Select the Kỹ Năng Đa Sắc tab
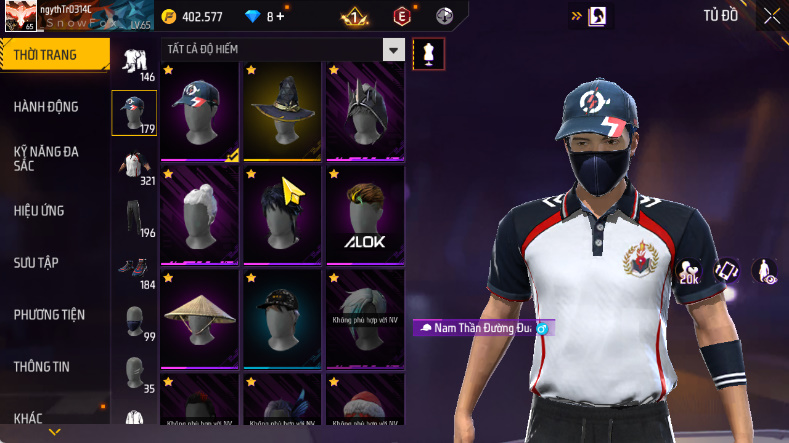 [x=46, y=158]
